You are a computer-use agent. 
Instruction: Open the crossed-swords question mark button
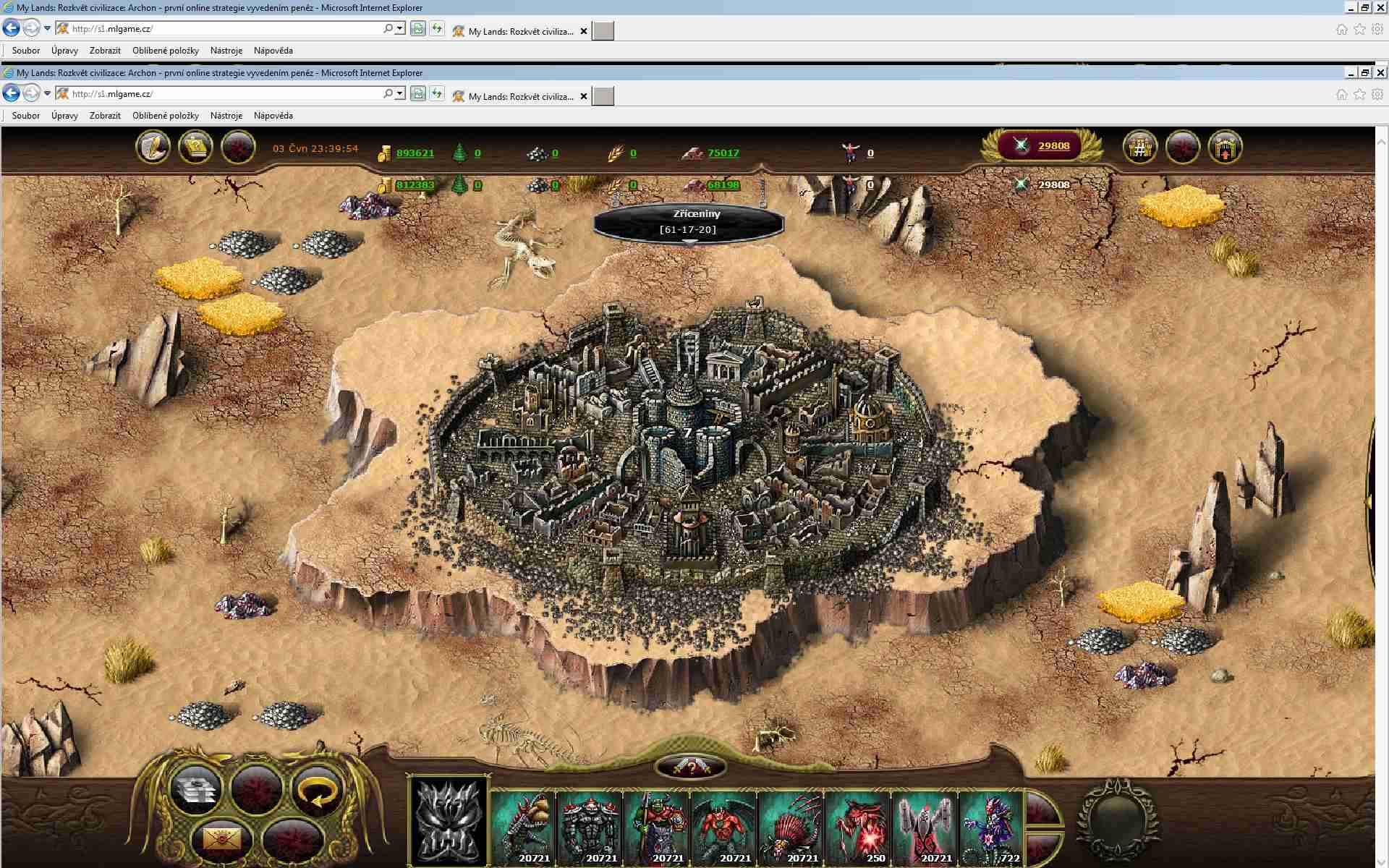click(690, 767)
